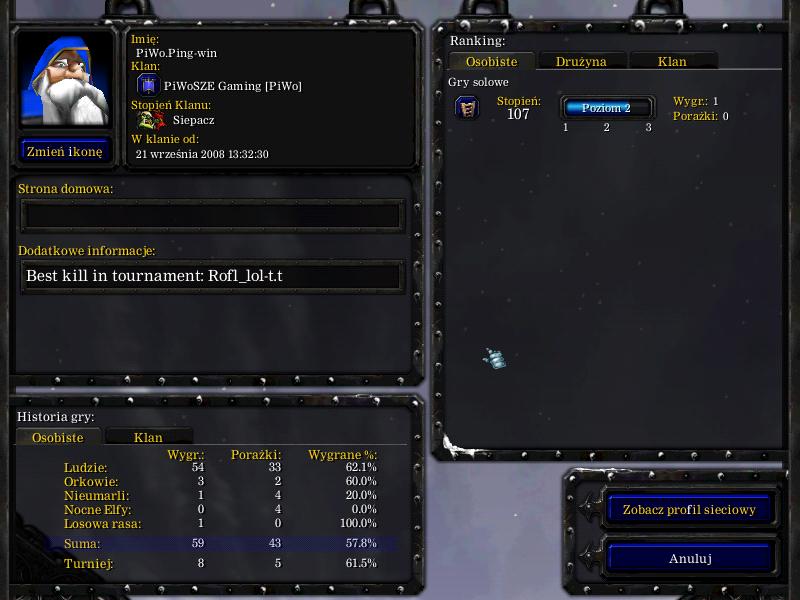Image resolution: width=800 pixels, height=600 pixels.
Task: Click the Siepacz clan rank icon
Action: [x=151, y=120]
